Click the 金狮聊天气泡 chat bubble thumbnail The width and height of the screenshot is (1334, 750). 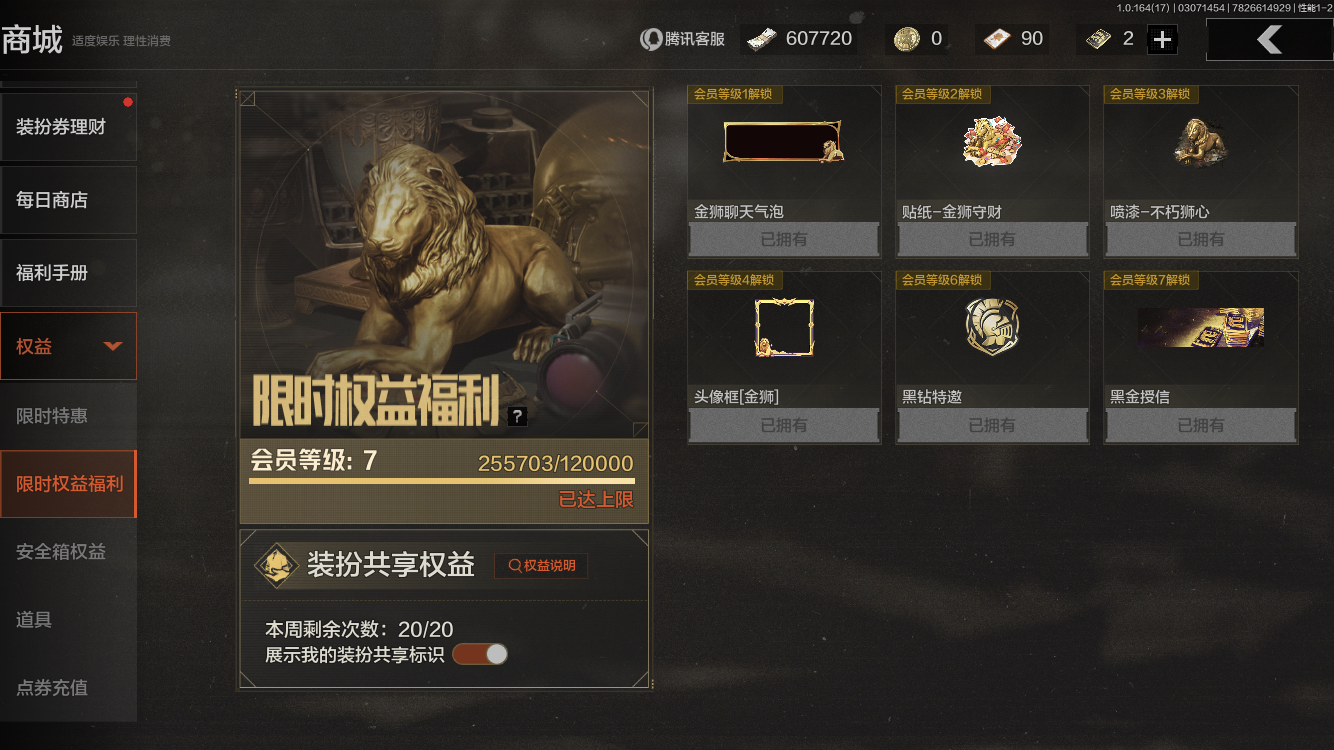(x=783, y=142)
